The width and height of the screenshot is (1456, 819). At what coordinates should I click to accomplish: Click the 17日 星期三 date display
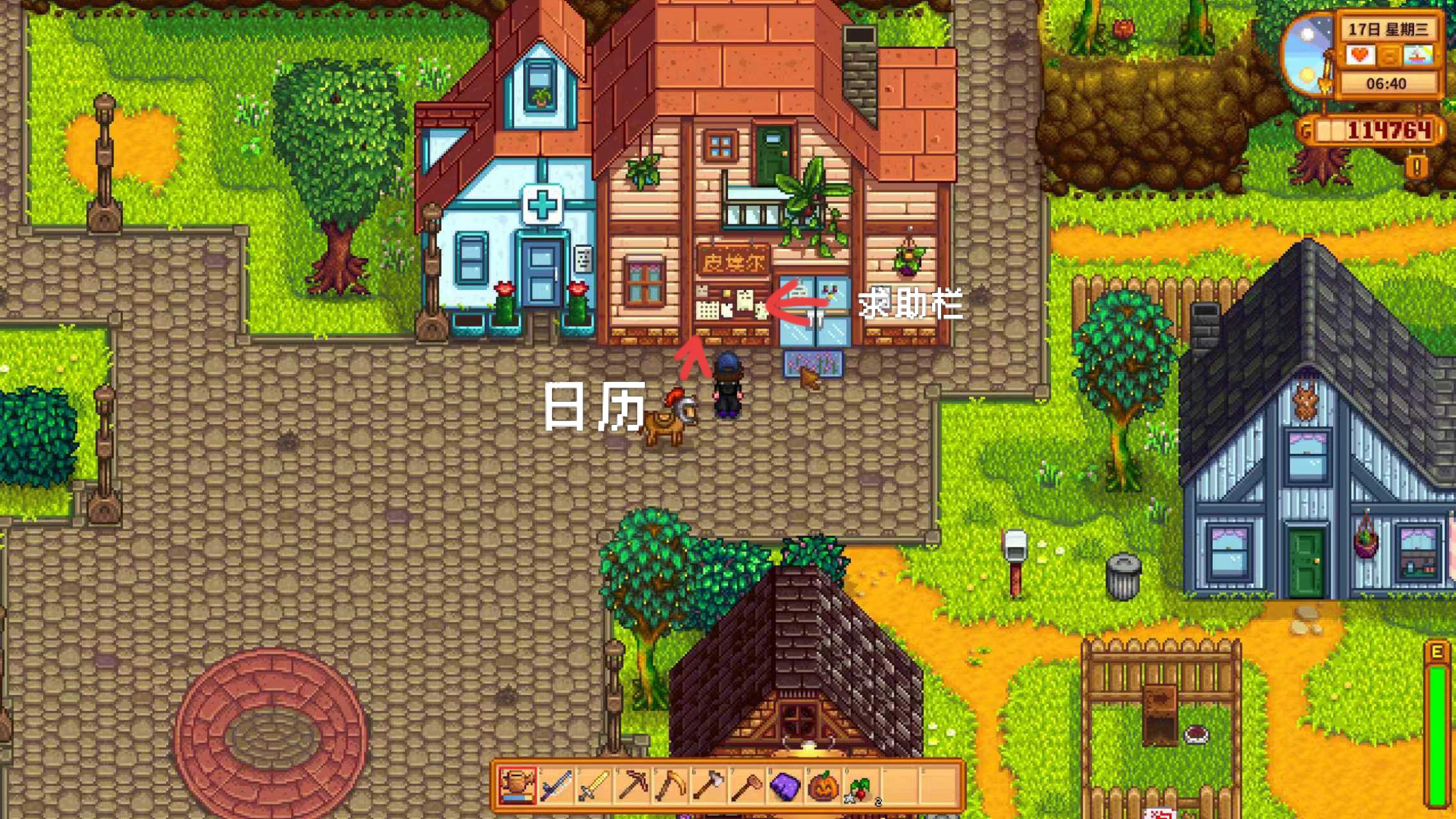pos(1388,28)
